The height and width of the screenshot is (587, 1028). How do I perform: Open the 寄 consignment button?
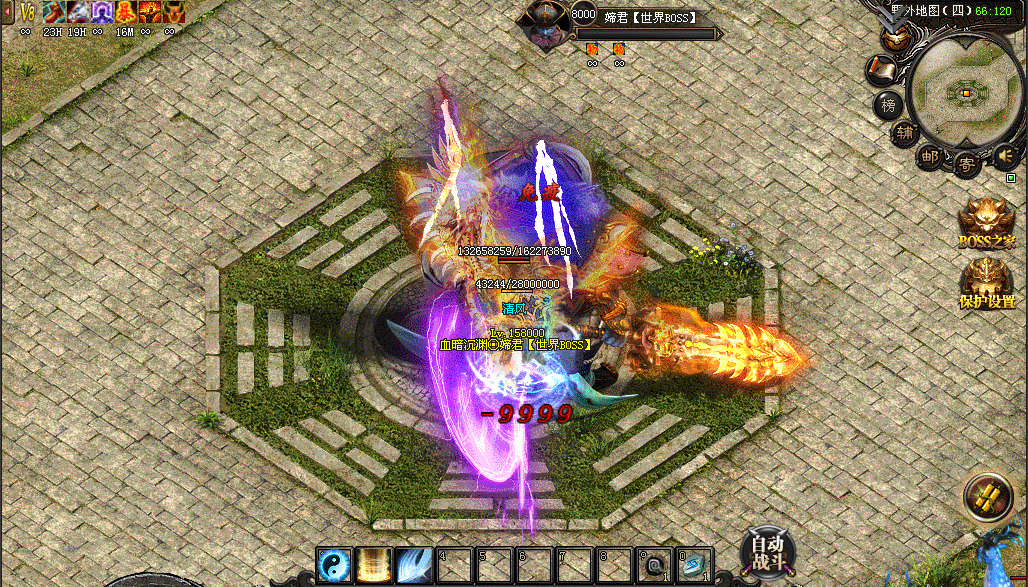tap(966, 163)
